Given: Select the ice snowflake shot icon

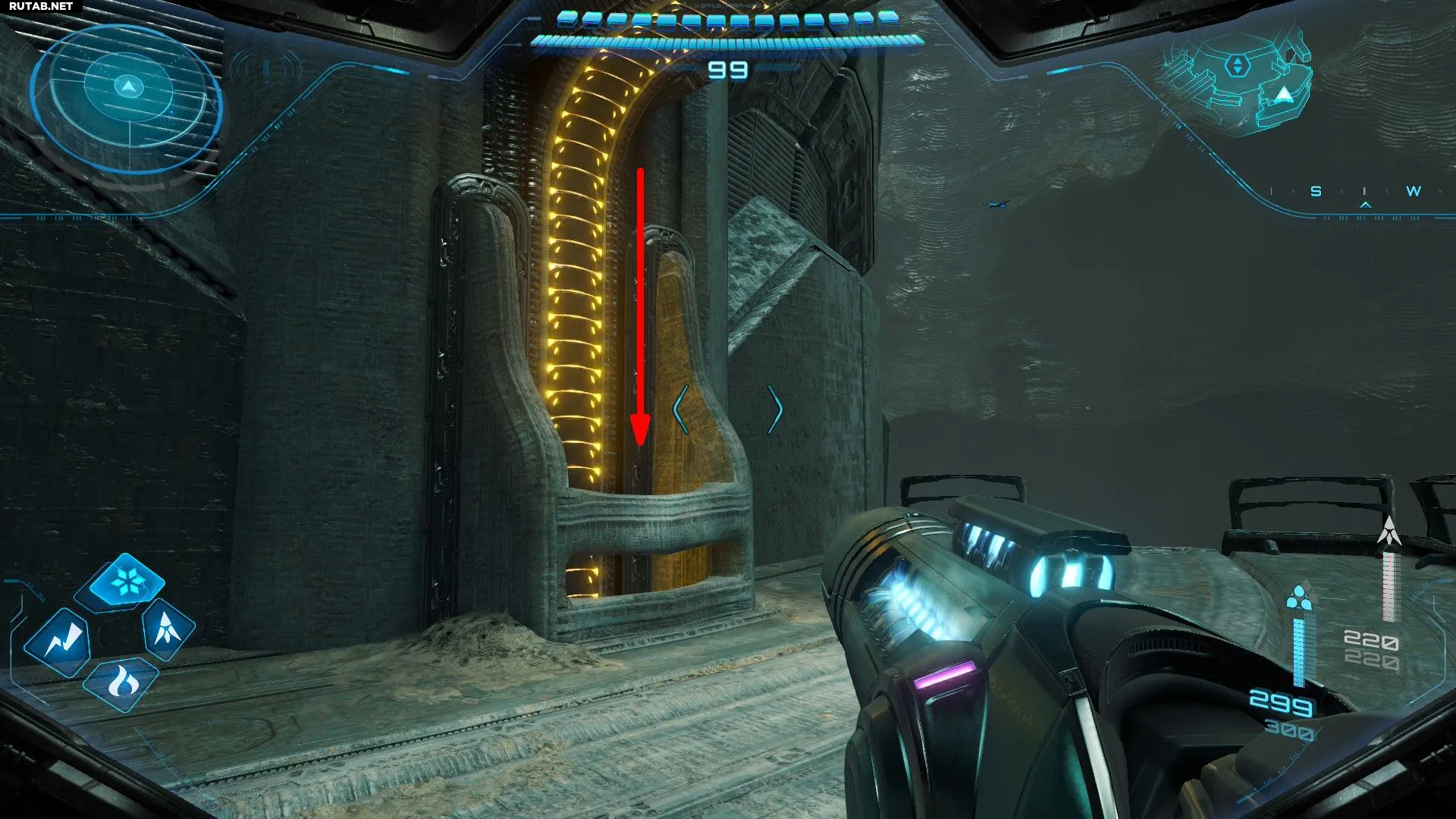Looking at the screenshot, I should [127, 582].
